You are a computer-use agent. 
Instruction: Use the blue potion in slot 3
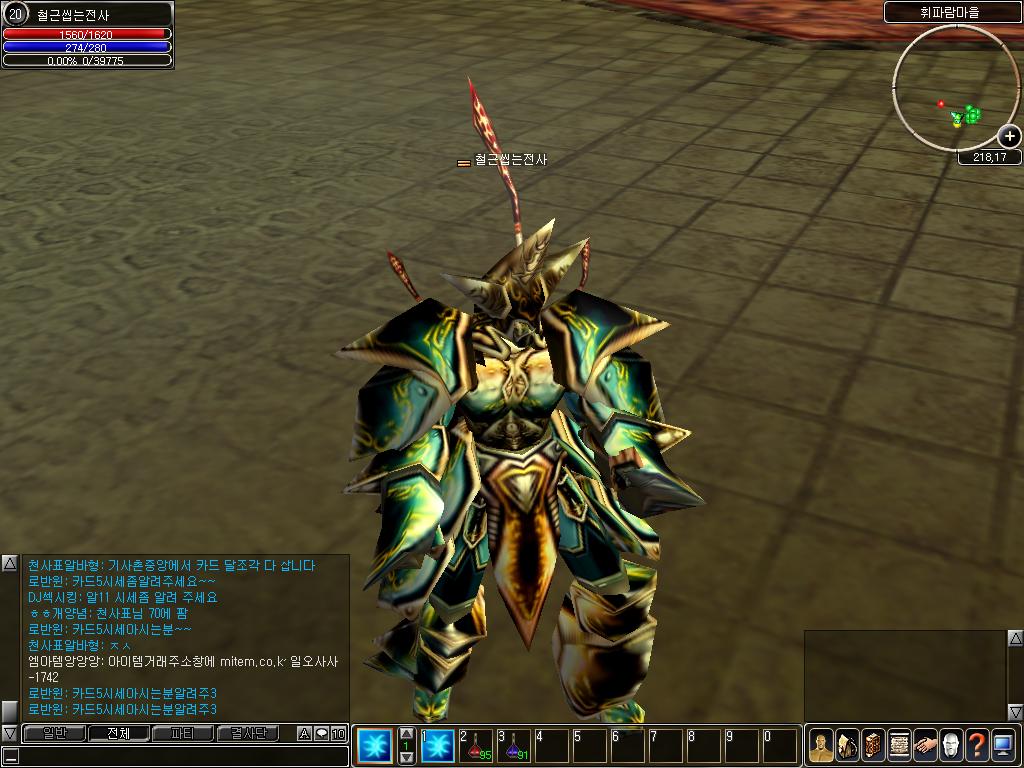[514, 746]
